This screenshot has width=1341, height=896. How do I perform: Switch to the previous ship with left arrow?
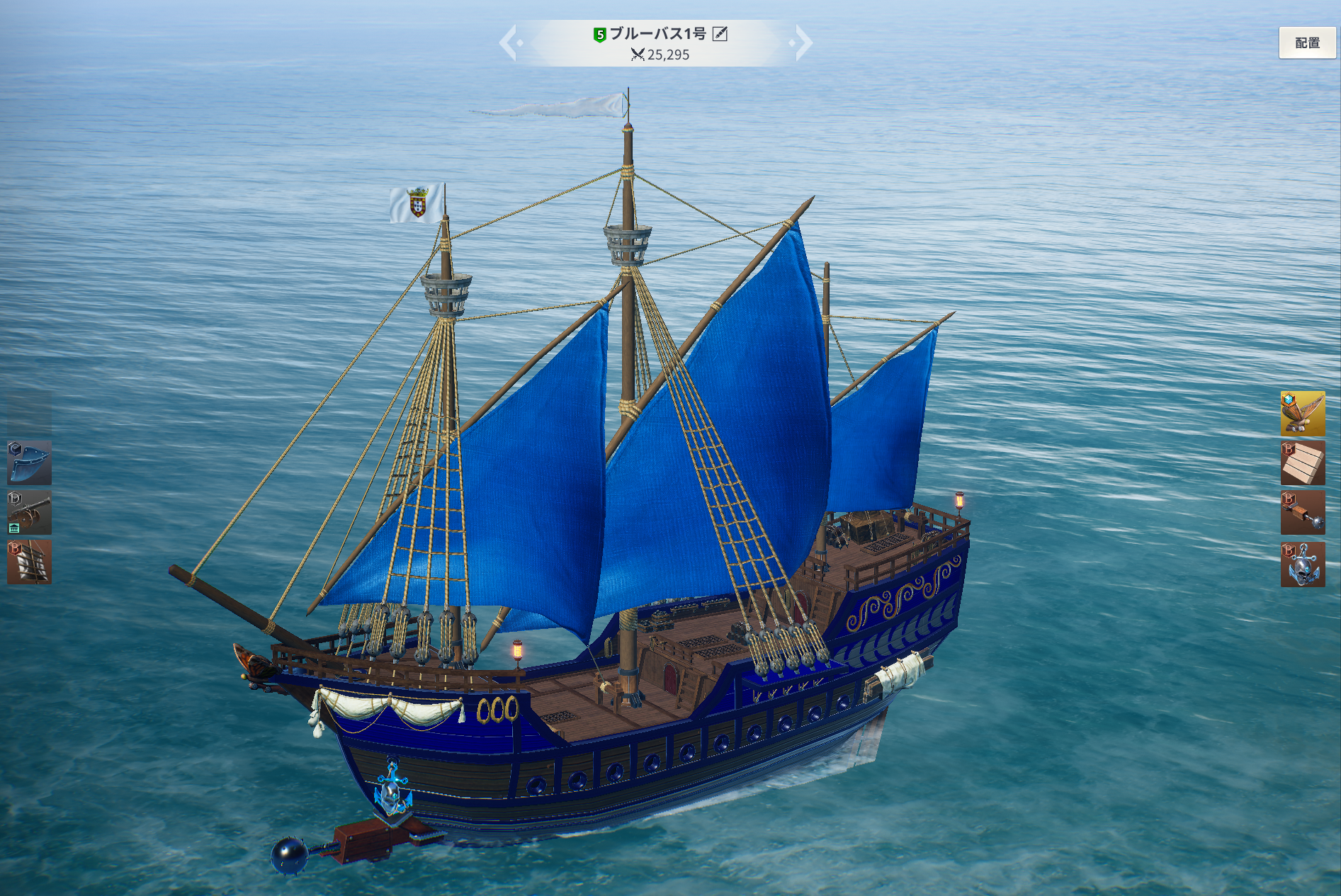coord(510,42)
